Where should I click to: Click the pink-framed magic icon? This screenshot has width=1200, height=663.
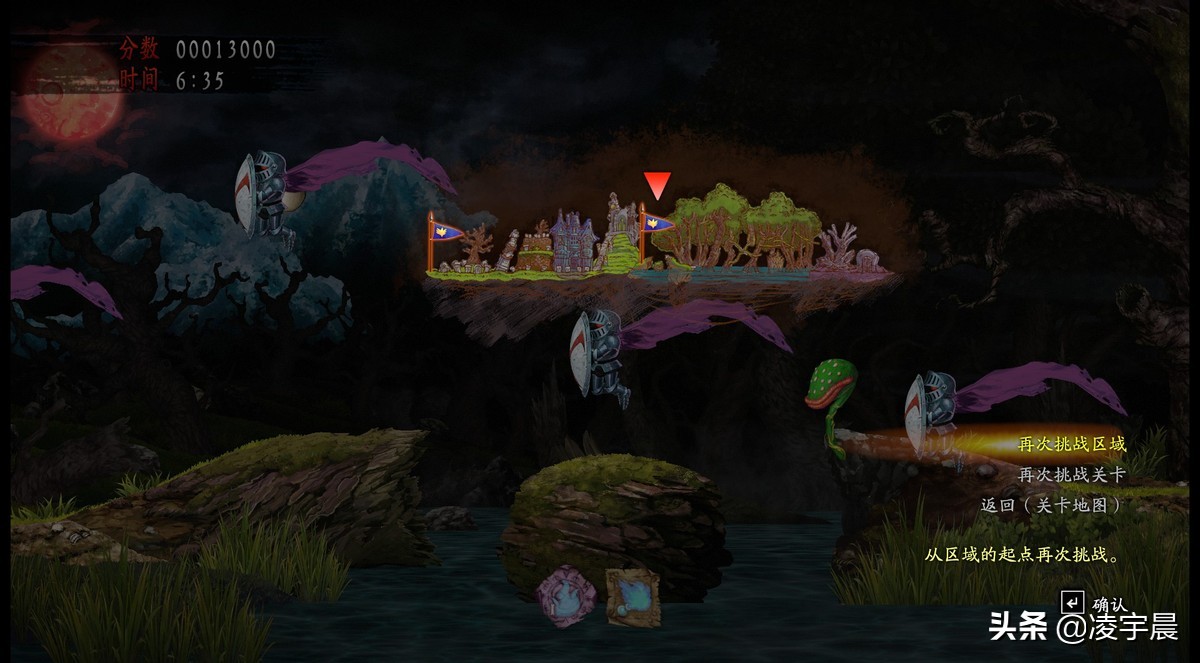566,596
